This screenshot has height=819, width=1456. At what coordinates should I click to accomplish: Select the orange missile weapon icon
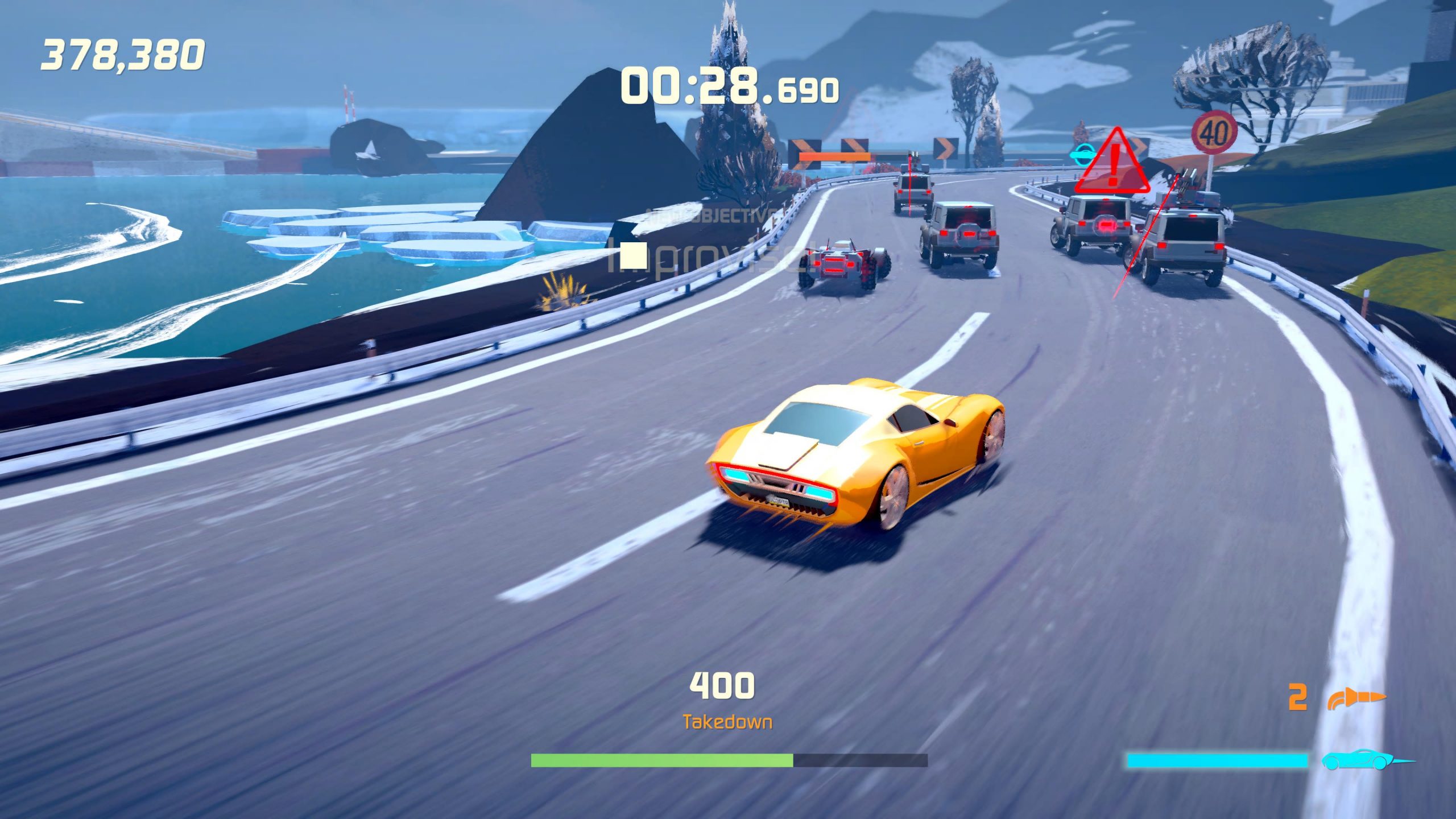coord(1356,698)
